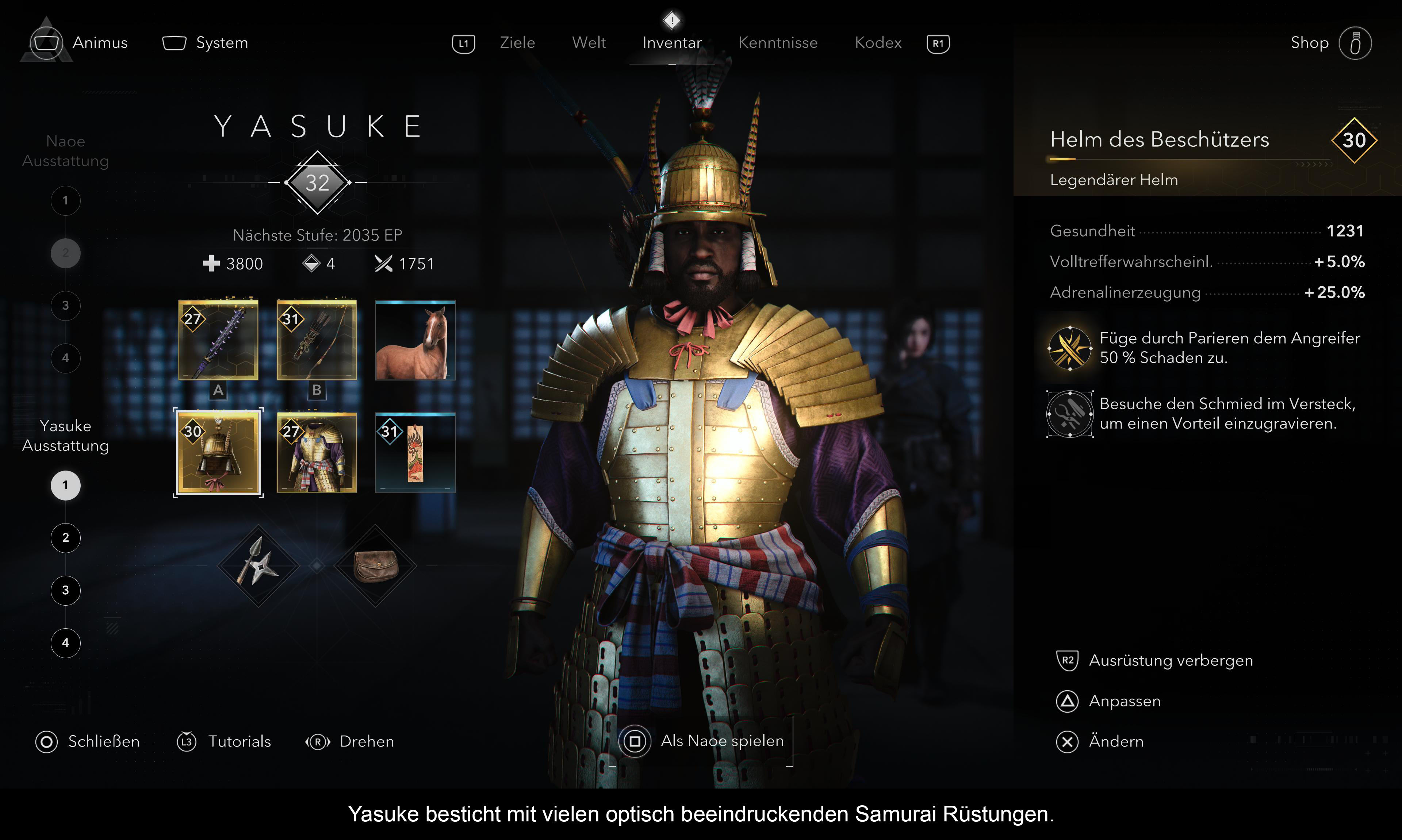Screen dimensions: 1402x840
Task: Select the bow weapon slot B
Action: (317, 340)
